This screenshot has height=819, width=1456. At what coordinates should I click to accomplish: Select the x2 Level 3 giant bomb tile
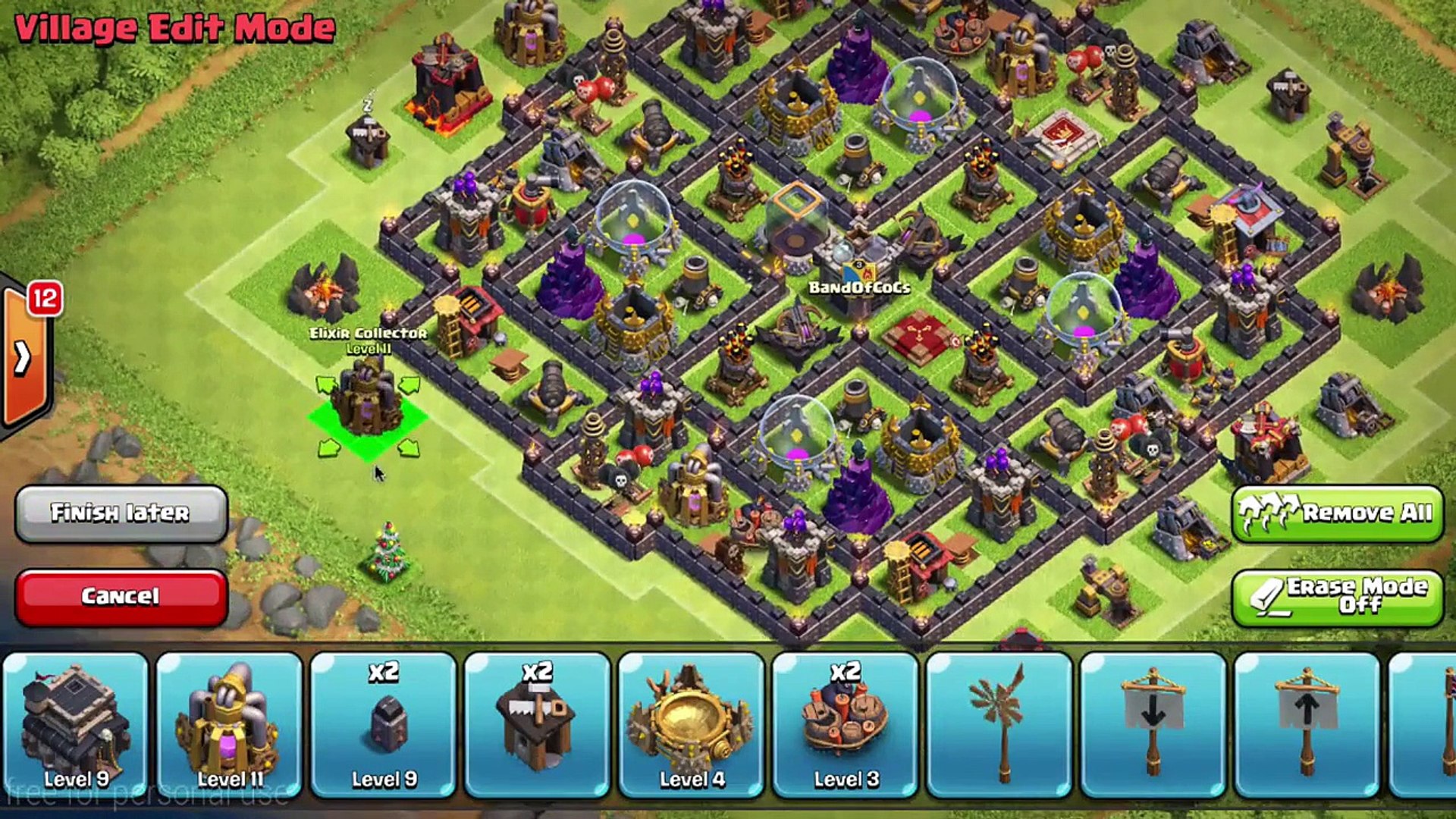click(846, 724)
